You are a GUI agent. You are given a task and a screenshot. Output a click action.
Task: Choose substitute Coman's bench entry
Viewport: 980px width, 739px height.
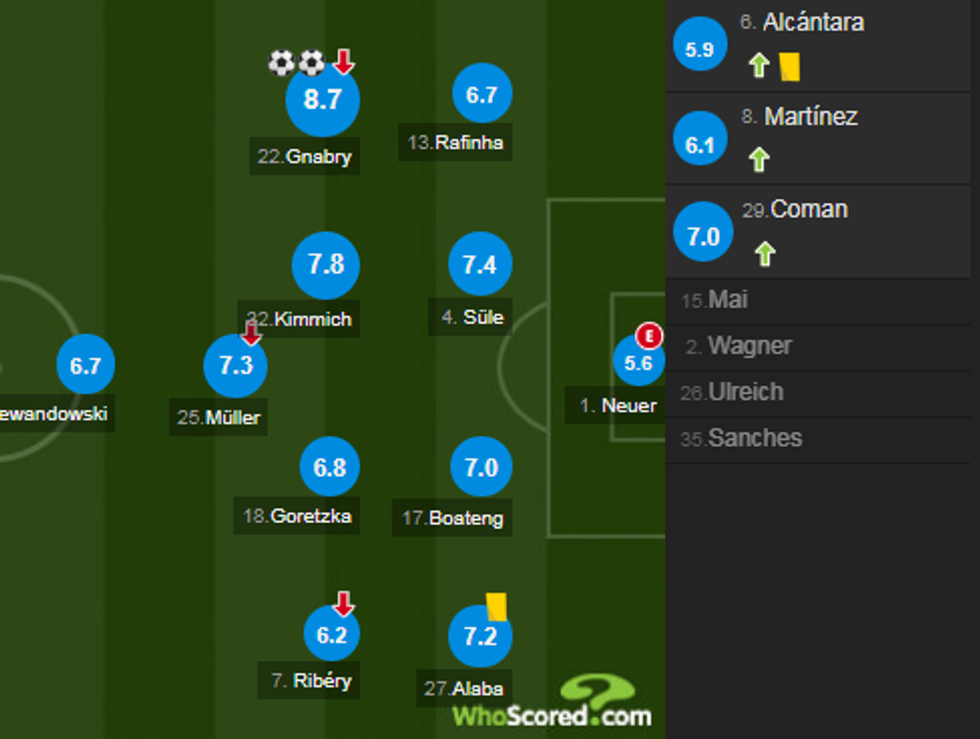point(822,231)
